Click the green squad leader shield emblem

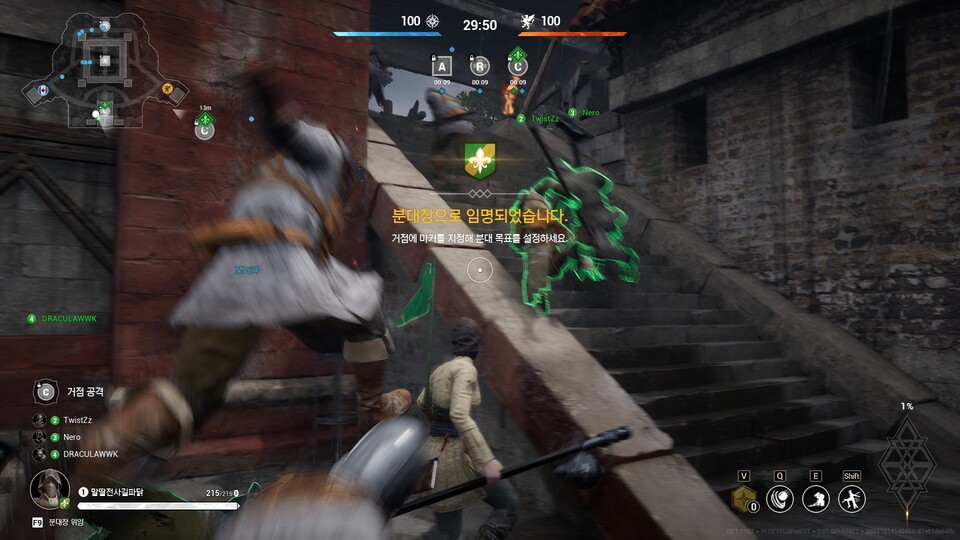[x=479, y=160]
